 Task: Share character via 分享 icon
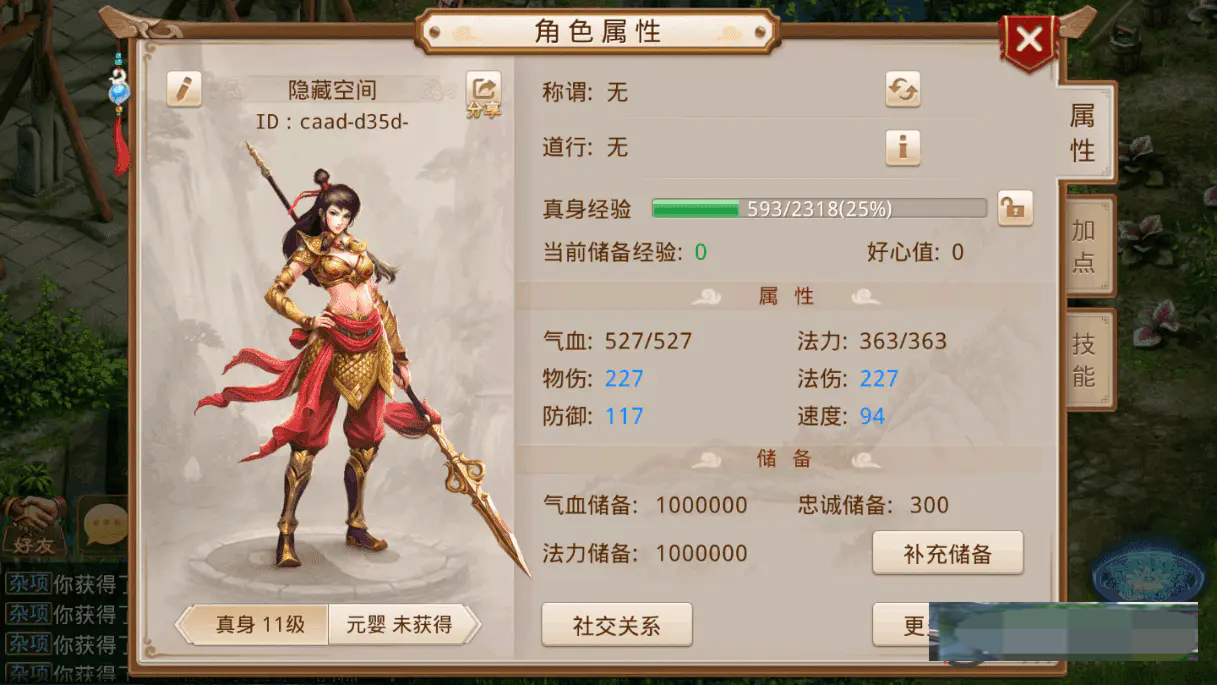click(484, 93)
